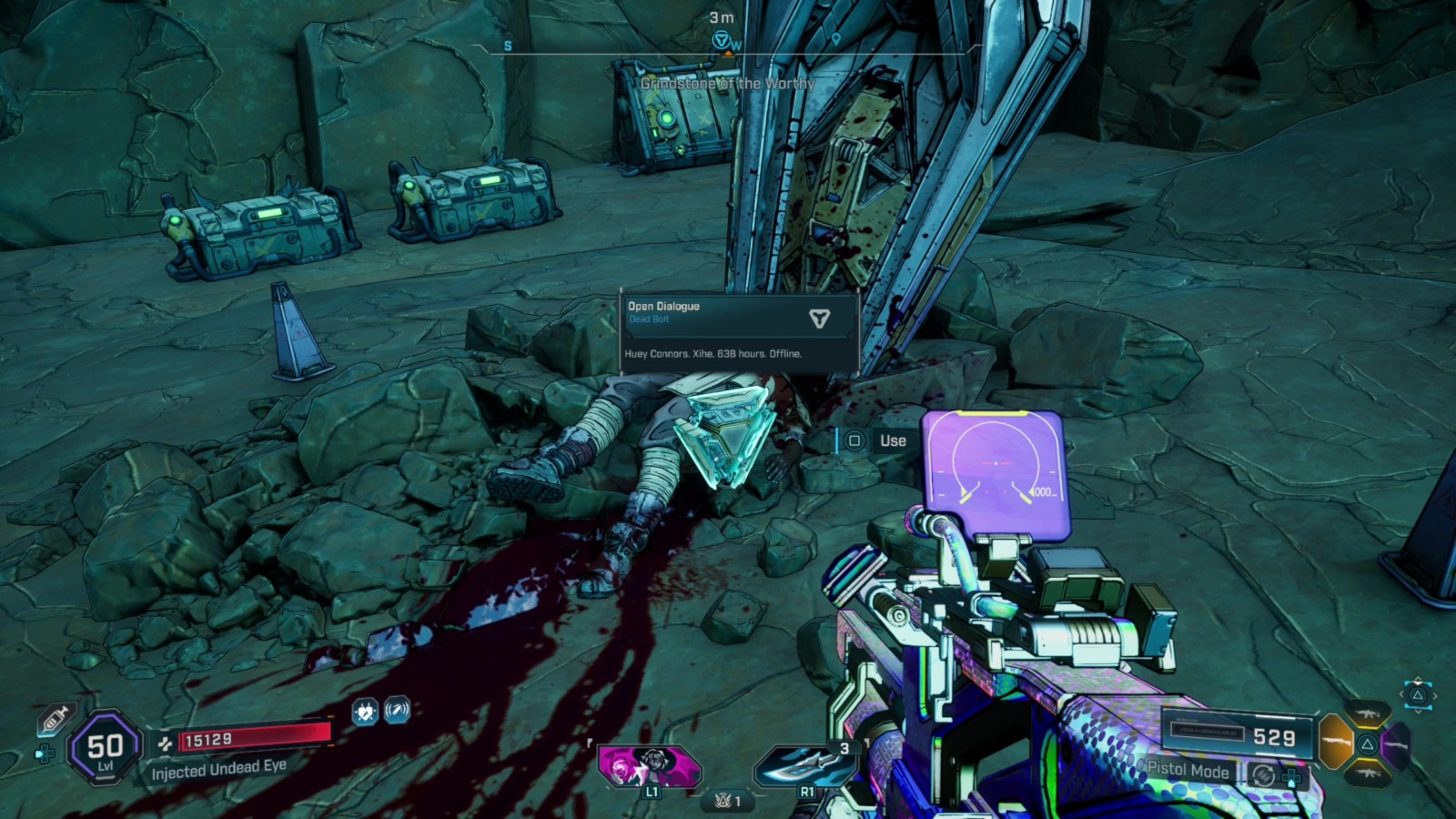Select the assault rifle slot above the triangle icon
This screenshot has width=1456, height=819.
point(1367,713)
